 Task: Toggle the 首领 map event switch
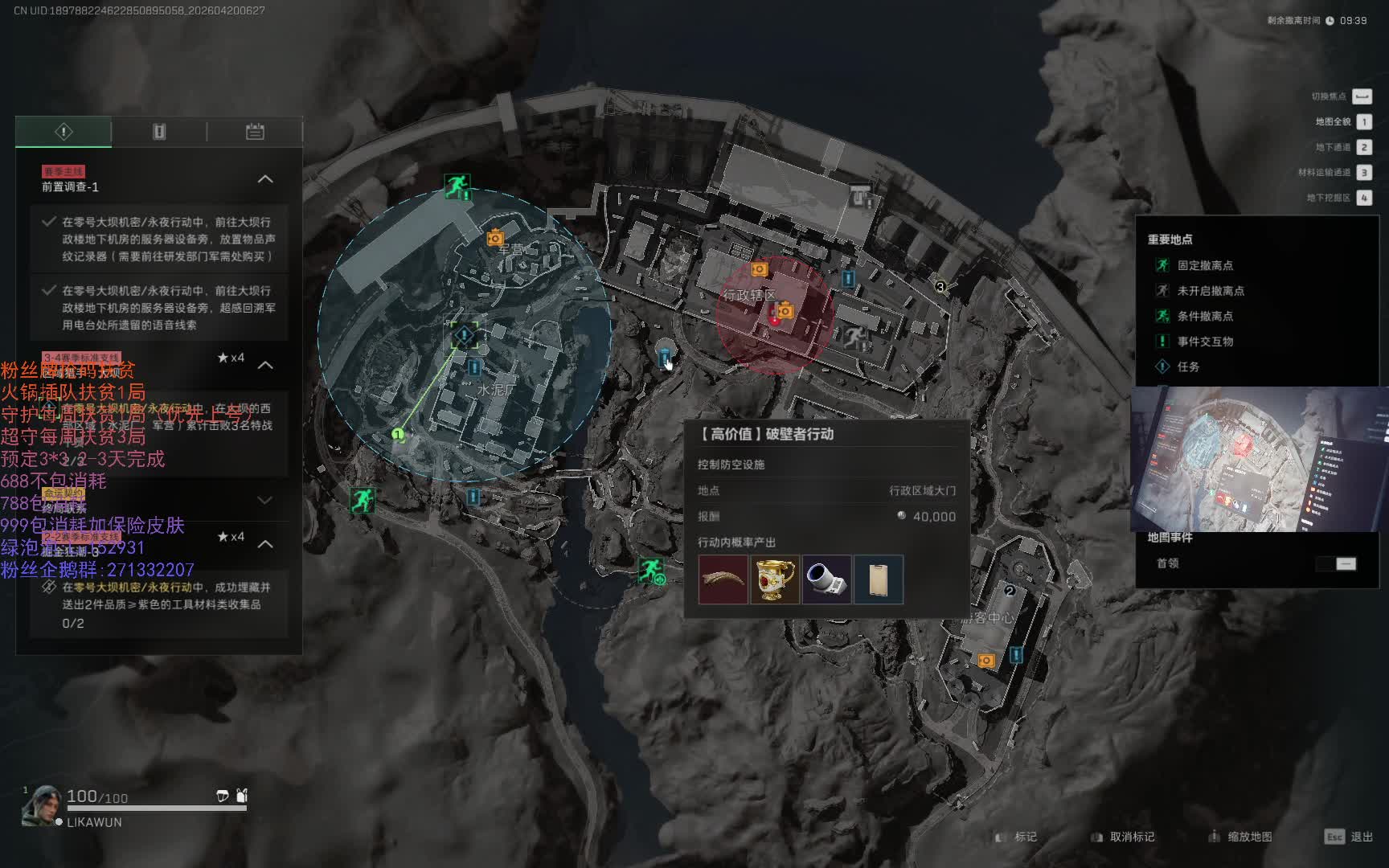(1336, 563)
